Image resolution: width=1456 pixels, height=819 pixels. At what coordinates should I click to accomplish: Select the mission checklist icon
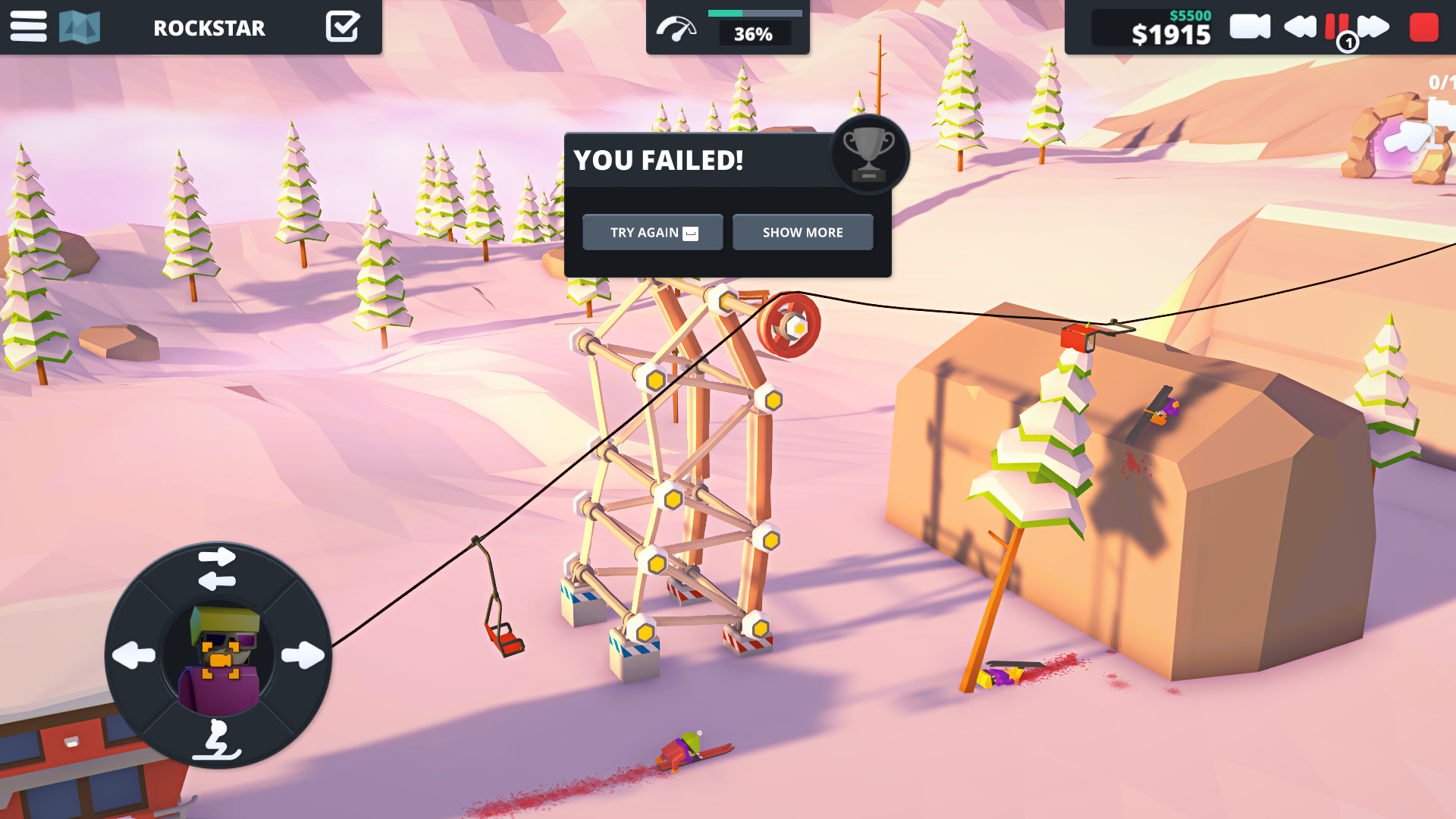(x=343, y=25)
